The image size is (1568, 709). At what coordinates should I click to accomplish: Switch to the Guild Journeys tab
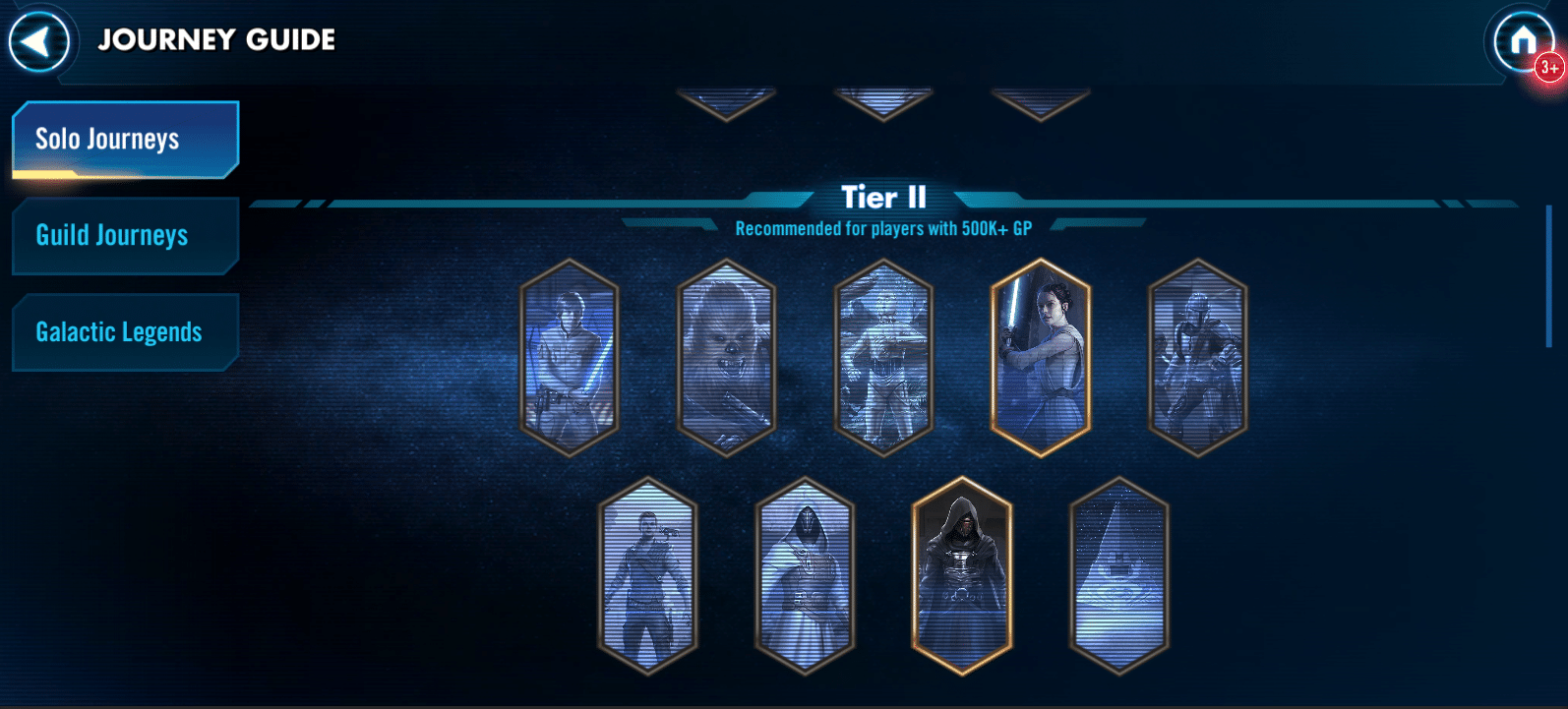pyautogui.click(x=125, y=236)
